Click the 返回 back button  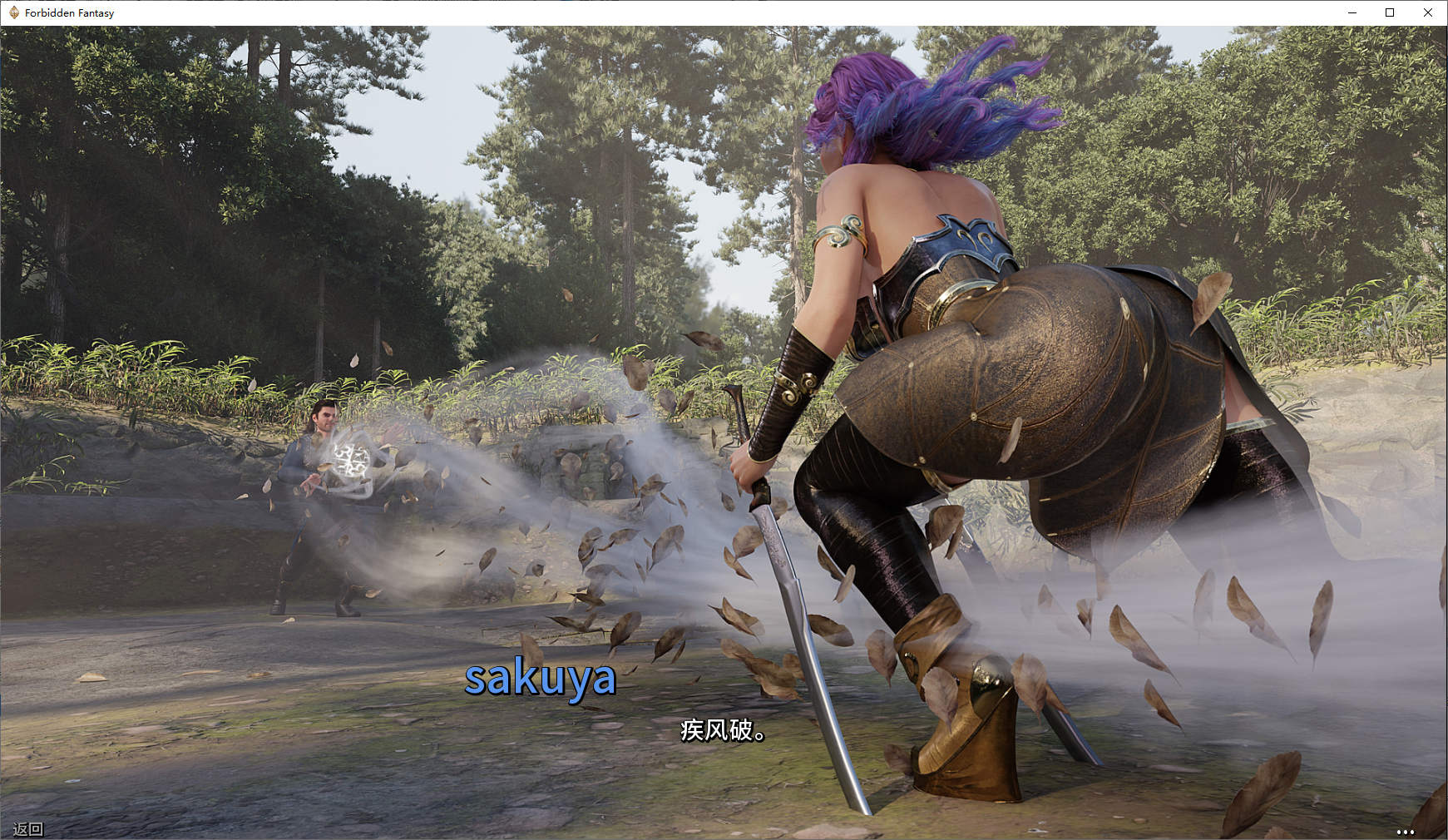[28, 828]
